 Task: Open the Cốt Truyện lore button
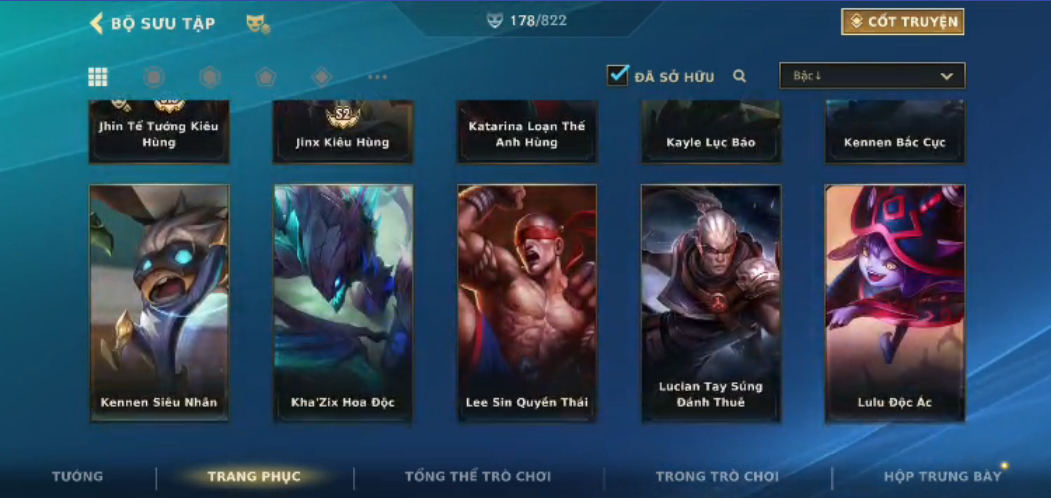[902, 22]
